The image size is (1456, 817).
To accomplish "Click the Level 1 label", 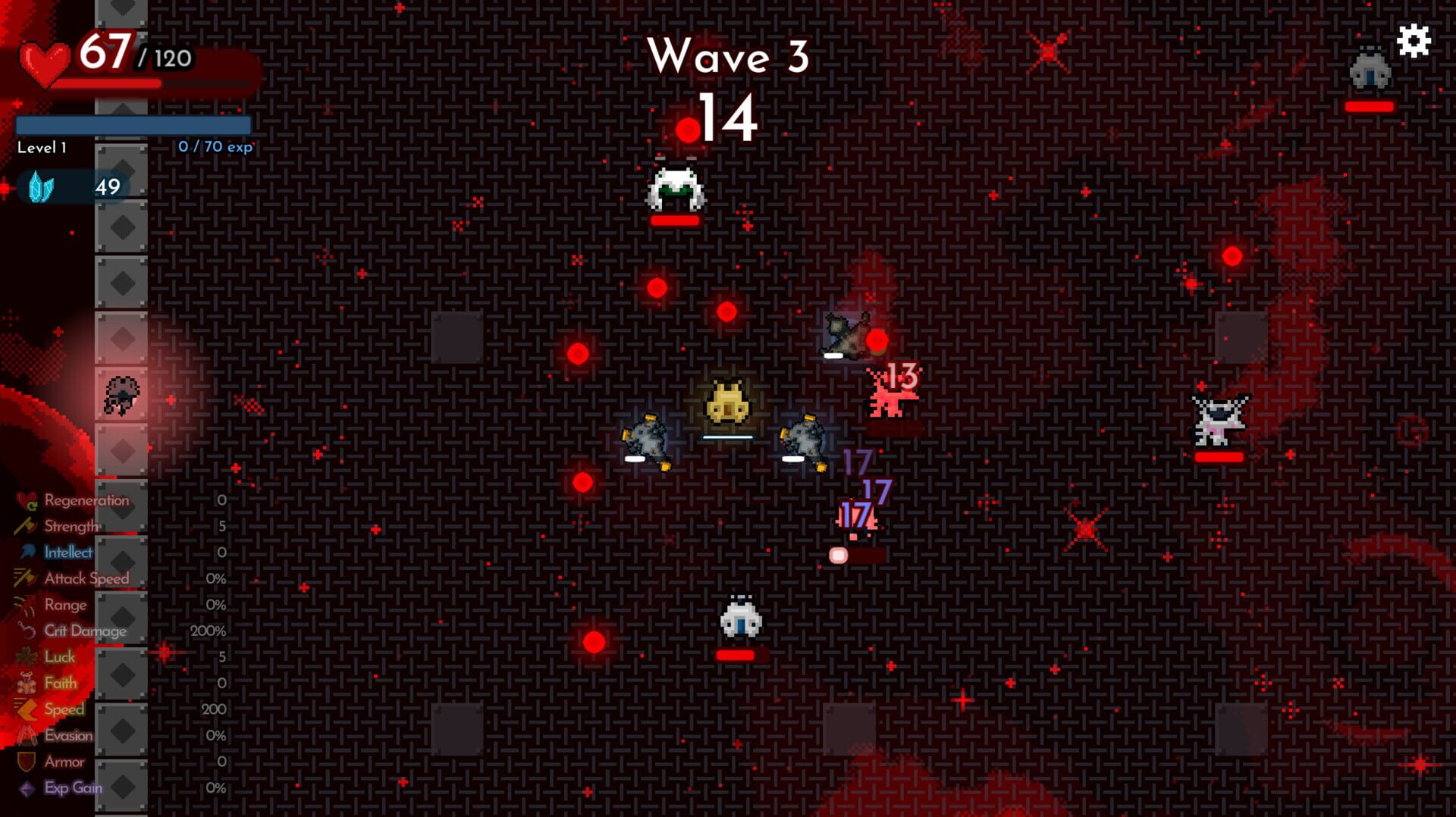I will tap(42, 147).
